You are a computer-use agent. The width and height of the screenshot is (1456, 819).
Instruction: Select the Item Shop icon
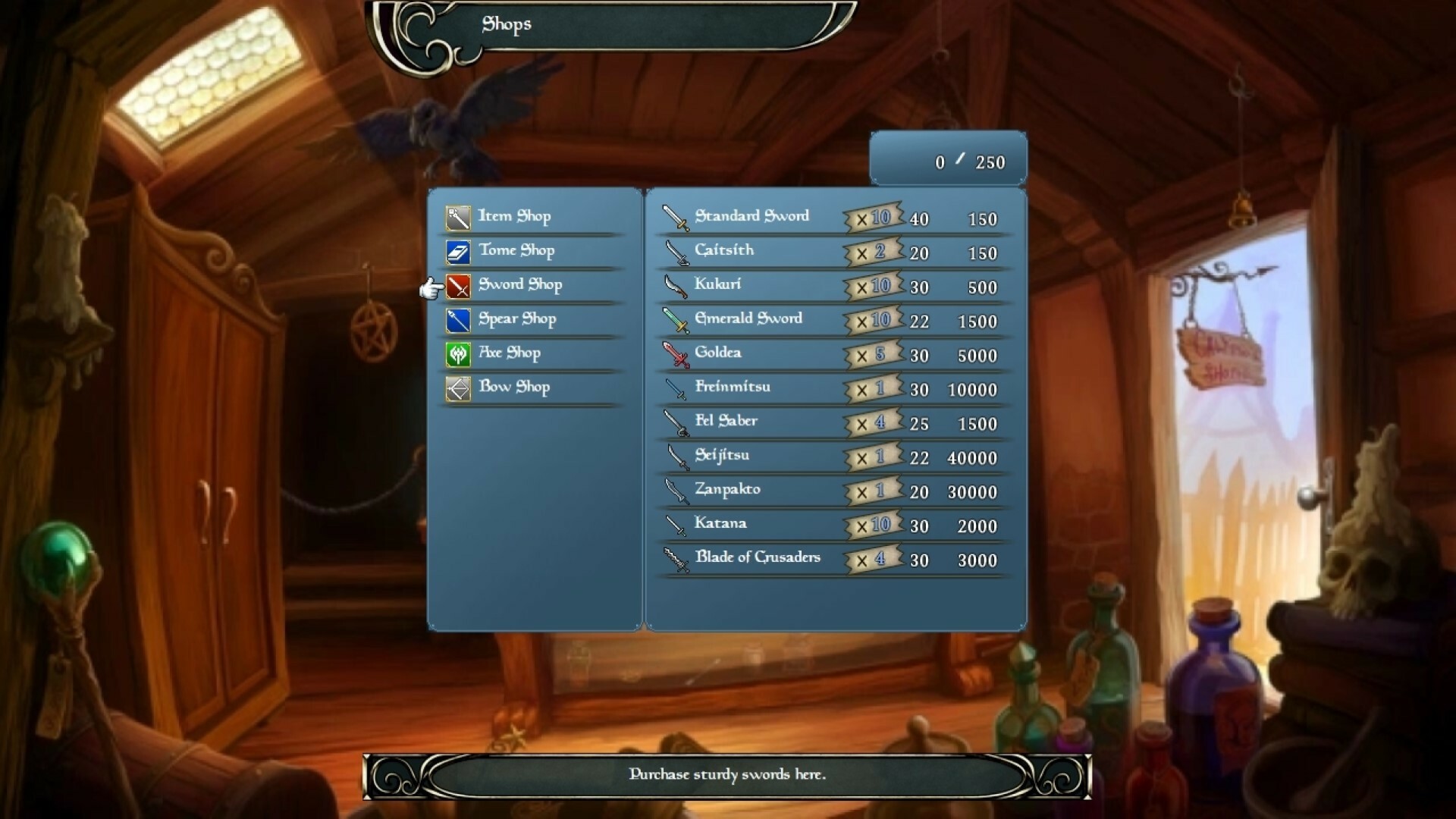coord(458,216)
